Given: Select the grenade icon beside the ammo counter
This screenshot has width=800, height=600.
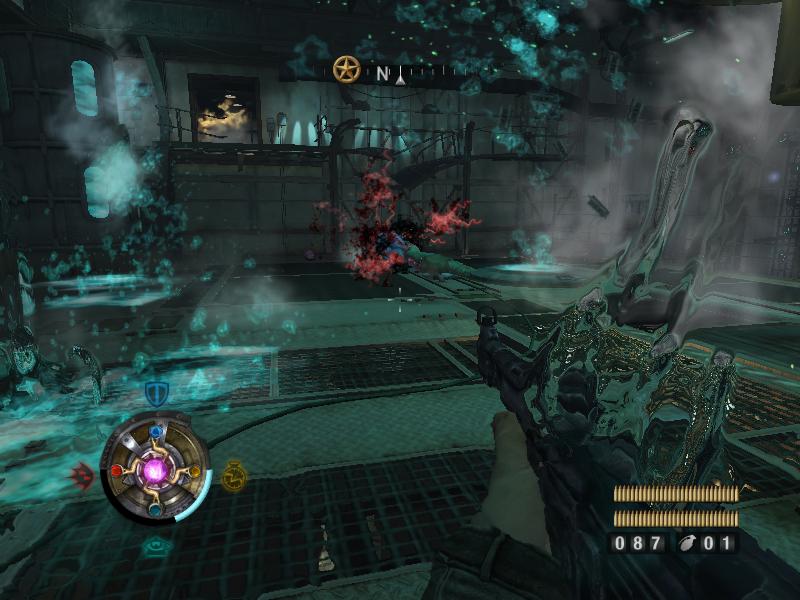Looking at the screenshot, I should [x=689, y=544].
